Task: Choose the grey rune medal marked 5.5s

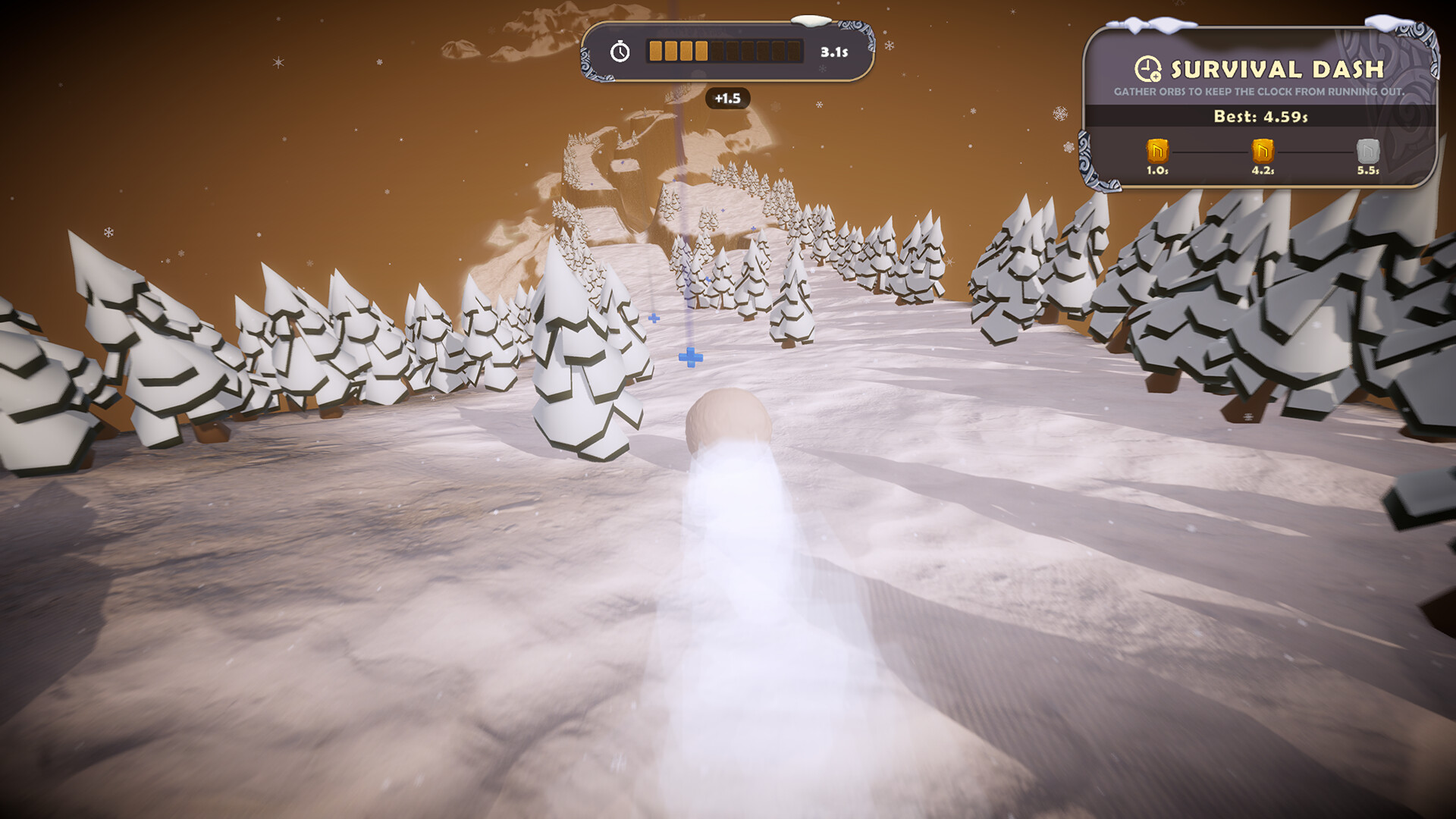Action: [1367, 151]
